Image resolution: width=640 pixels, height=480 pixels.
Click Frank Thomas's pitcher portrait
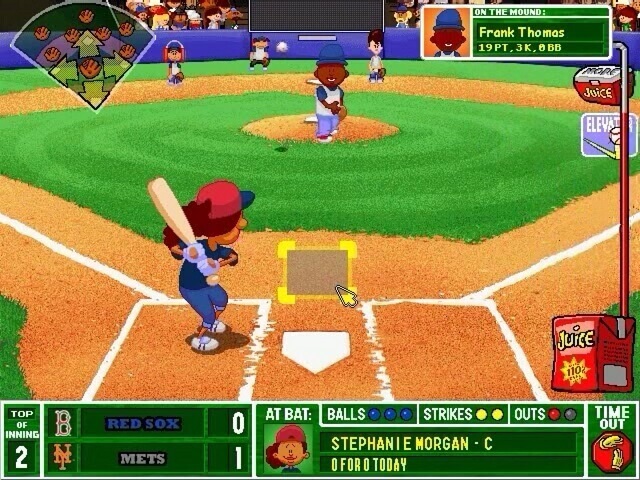445,33
